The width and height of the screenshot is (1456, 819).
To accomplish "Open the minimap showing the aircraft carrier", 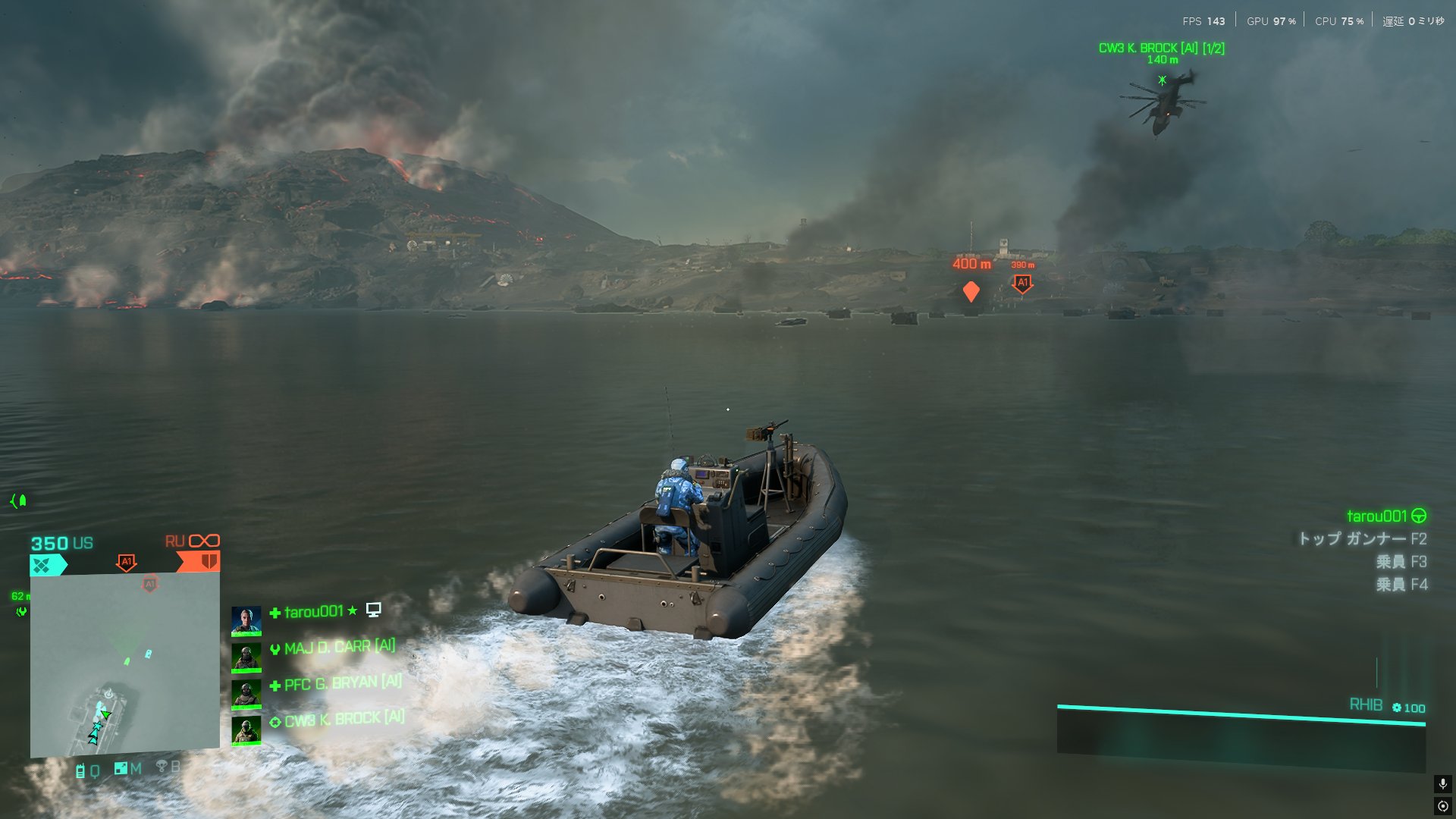I will coord(125,665).
